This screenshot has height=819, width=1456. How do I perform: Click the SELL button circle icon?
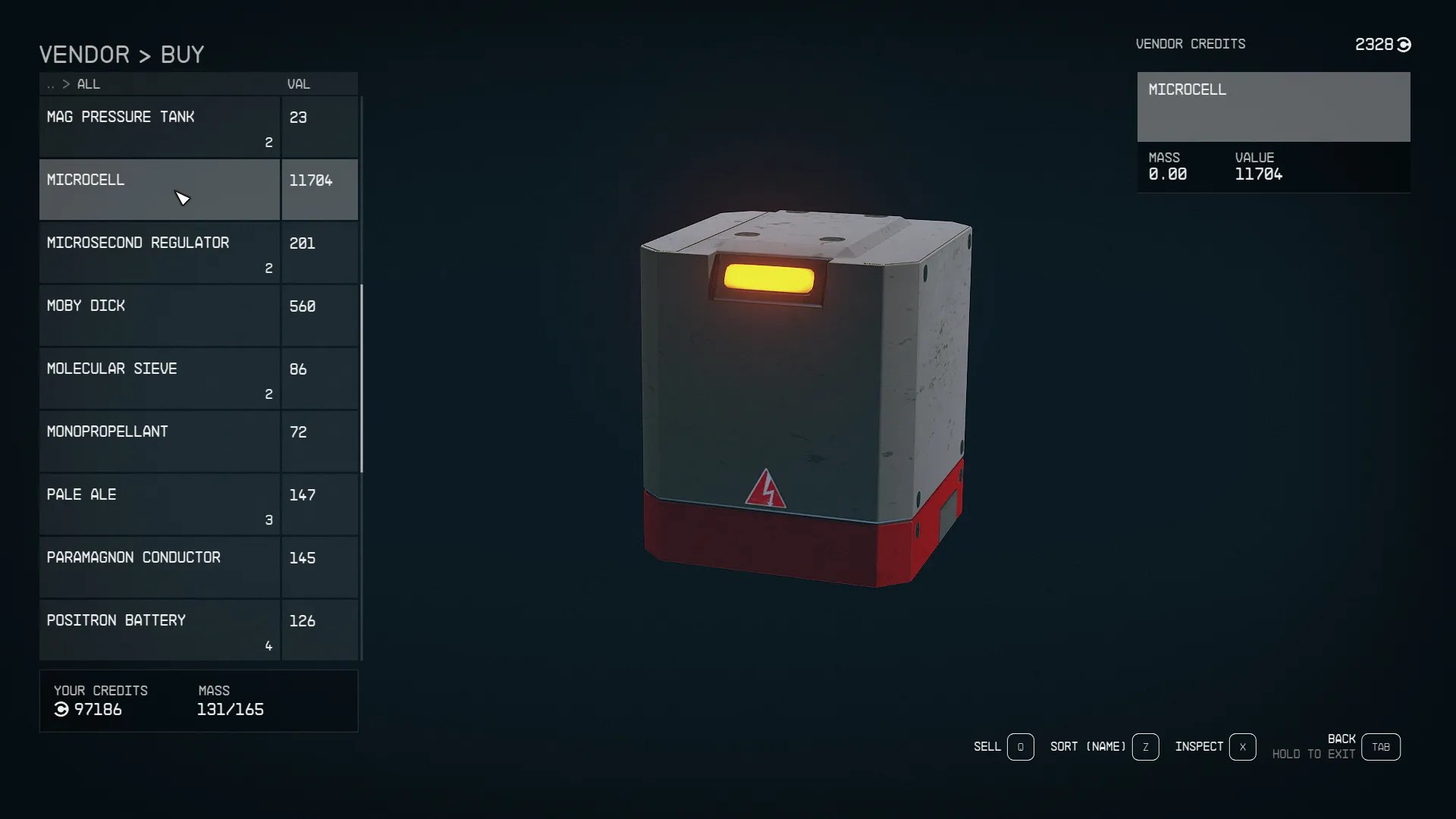tap(1019, 747)
